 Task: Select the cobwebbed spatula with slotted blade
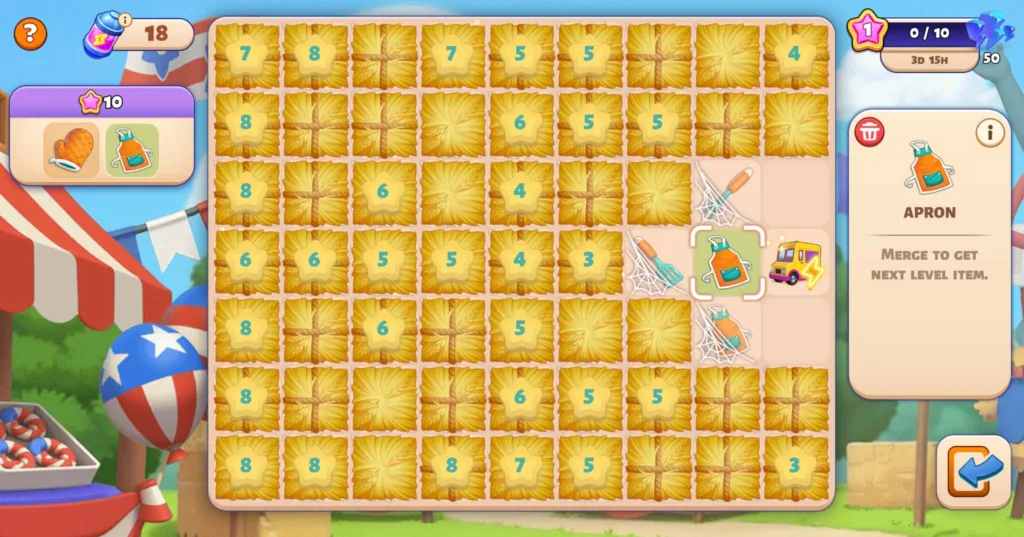click(x=657, y=262)
